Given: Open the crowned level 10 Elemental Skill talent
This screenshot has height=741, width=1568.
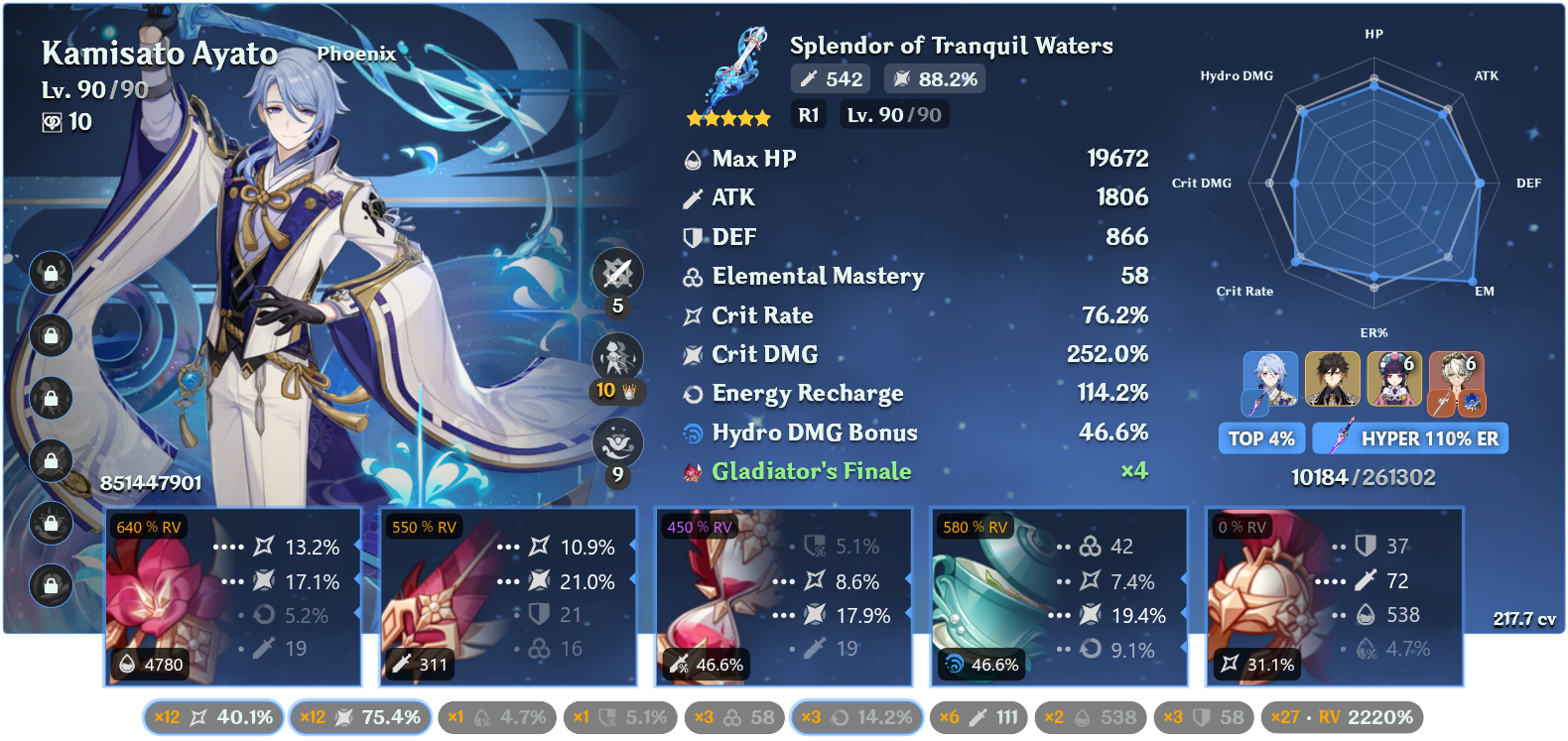Looking at the screenshot, I should pos(617,357).
